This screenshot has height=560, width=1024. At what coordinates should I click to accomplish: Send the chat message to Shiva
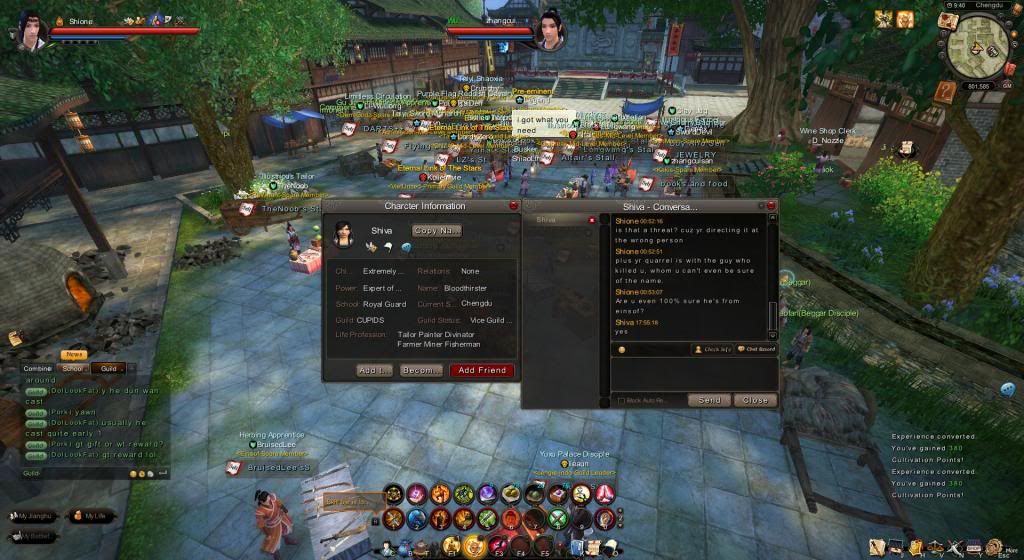pyautogui.click(x=709, y=400)
